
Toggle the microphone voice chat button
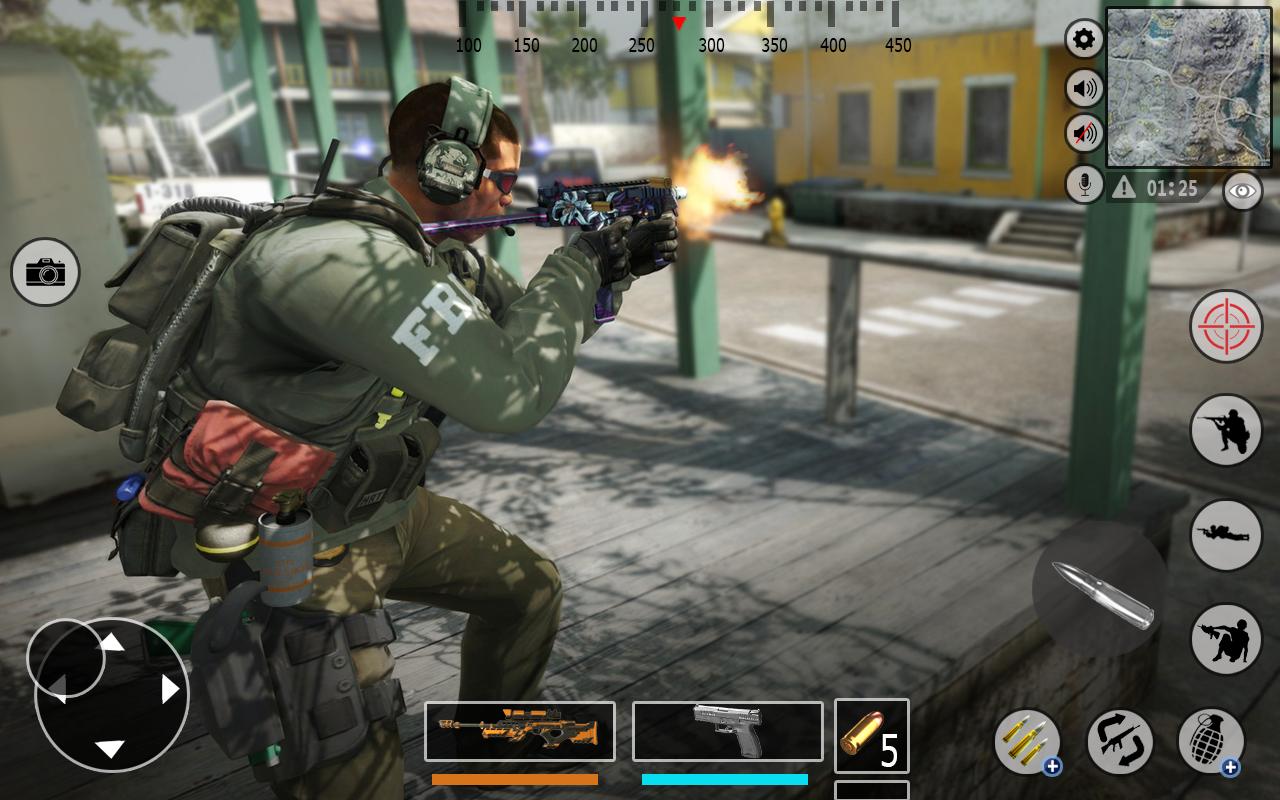coord(1084,184)
